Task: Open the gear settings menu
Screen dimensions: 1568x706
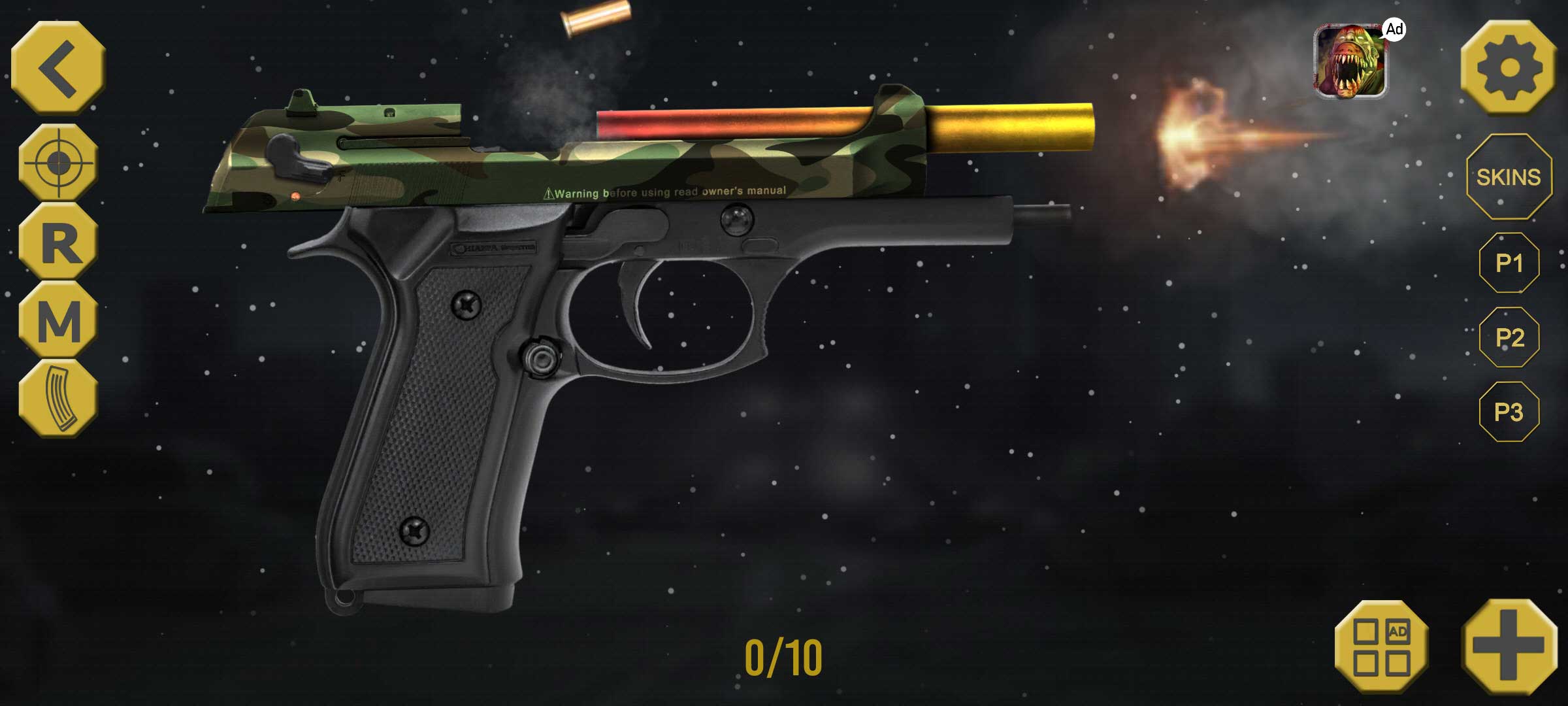Action: [1509, 67]
